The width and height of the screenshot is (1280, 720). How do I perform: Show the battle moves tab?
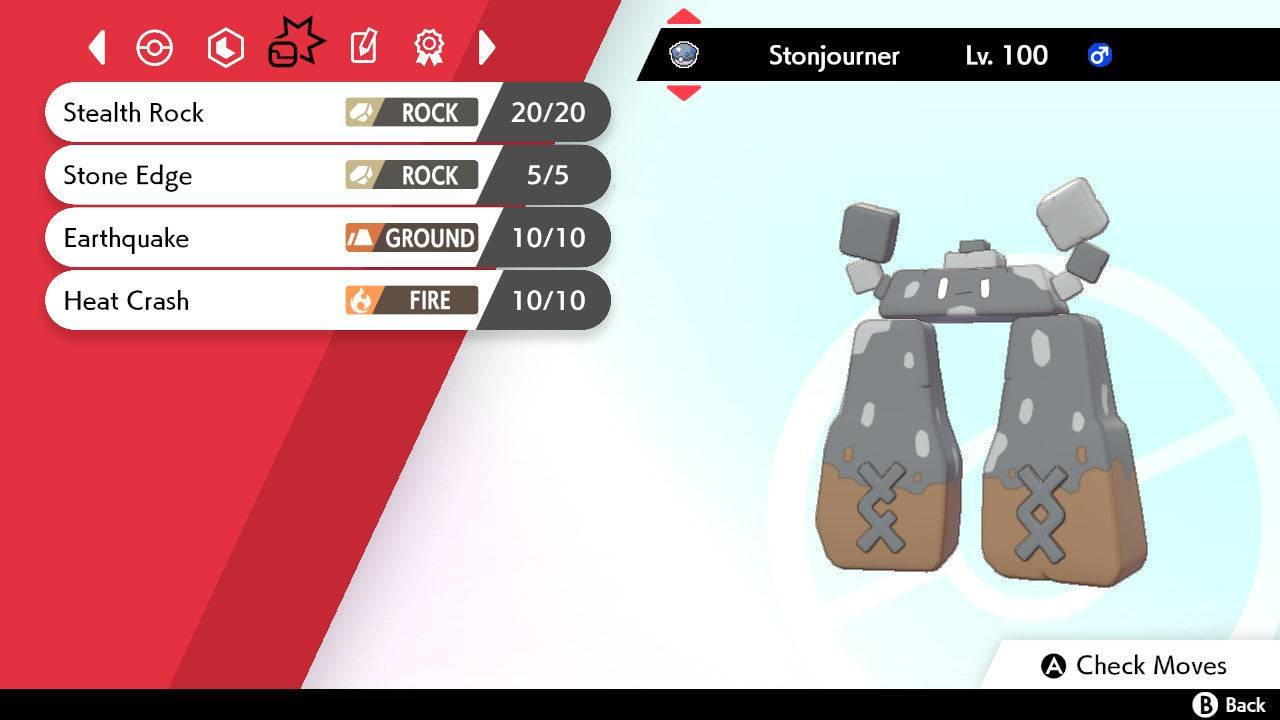295,47
